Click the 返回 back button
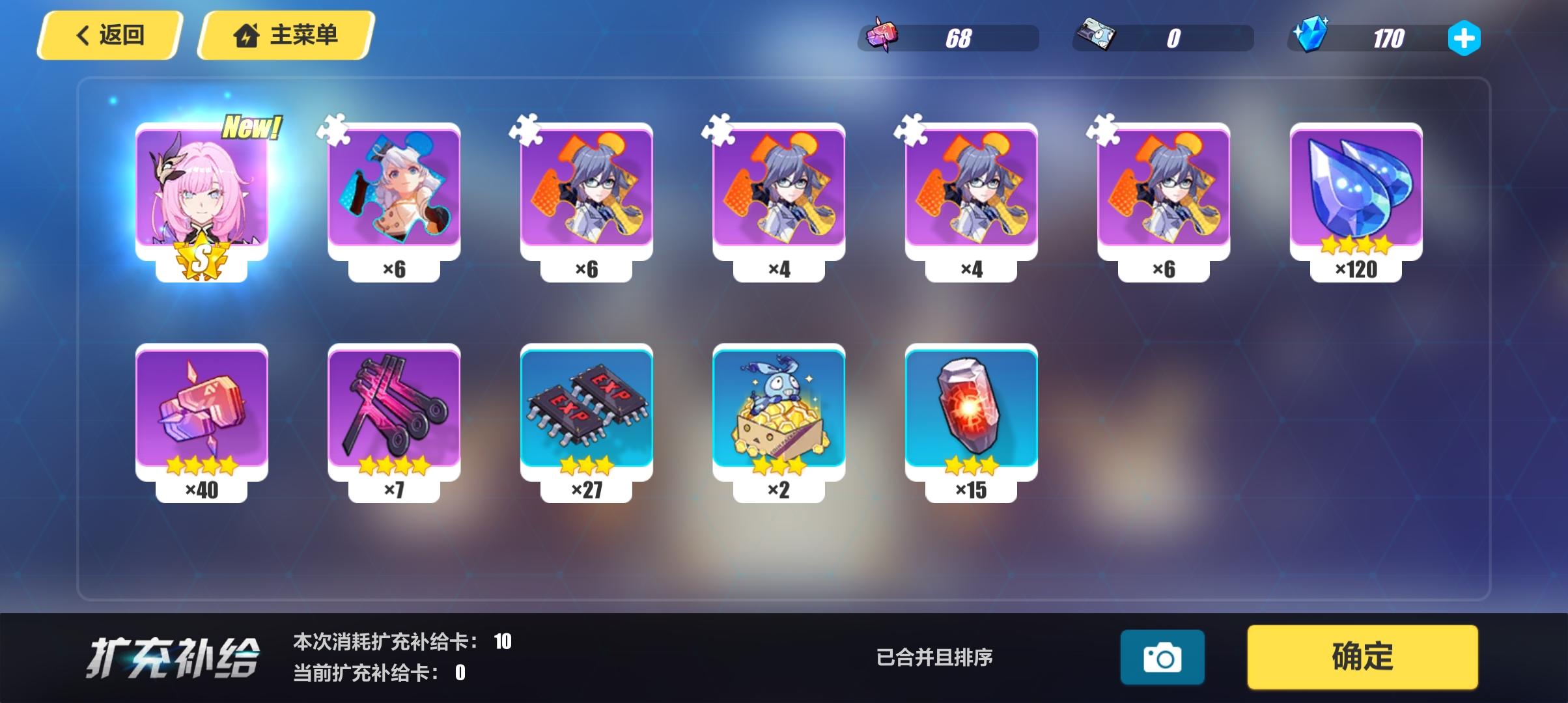 pos(109,36)
